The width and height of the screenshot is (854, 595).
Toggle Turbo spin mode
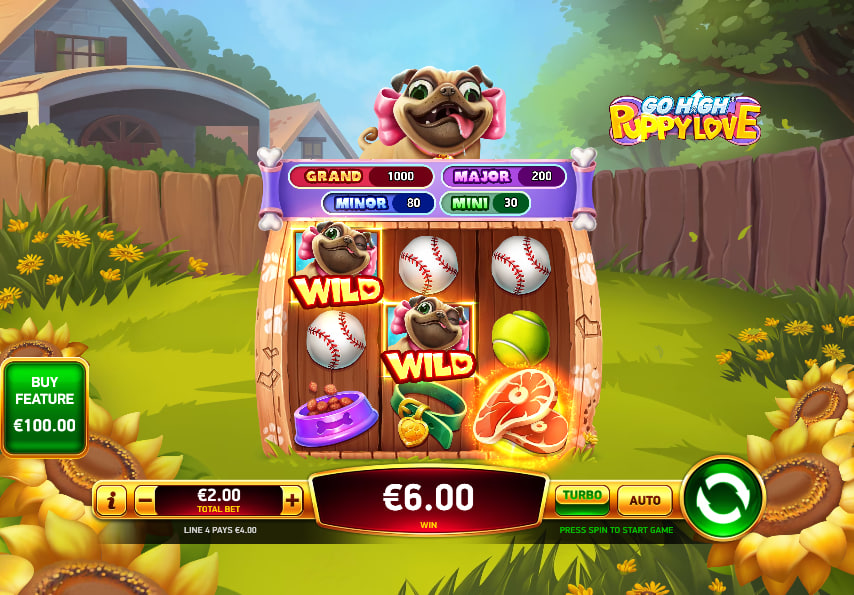[582, 497]
